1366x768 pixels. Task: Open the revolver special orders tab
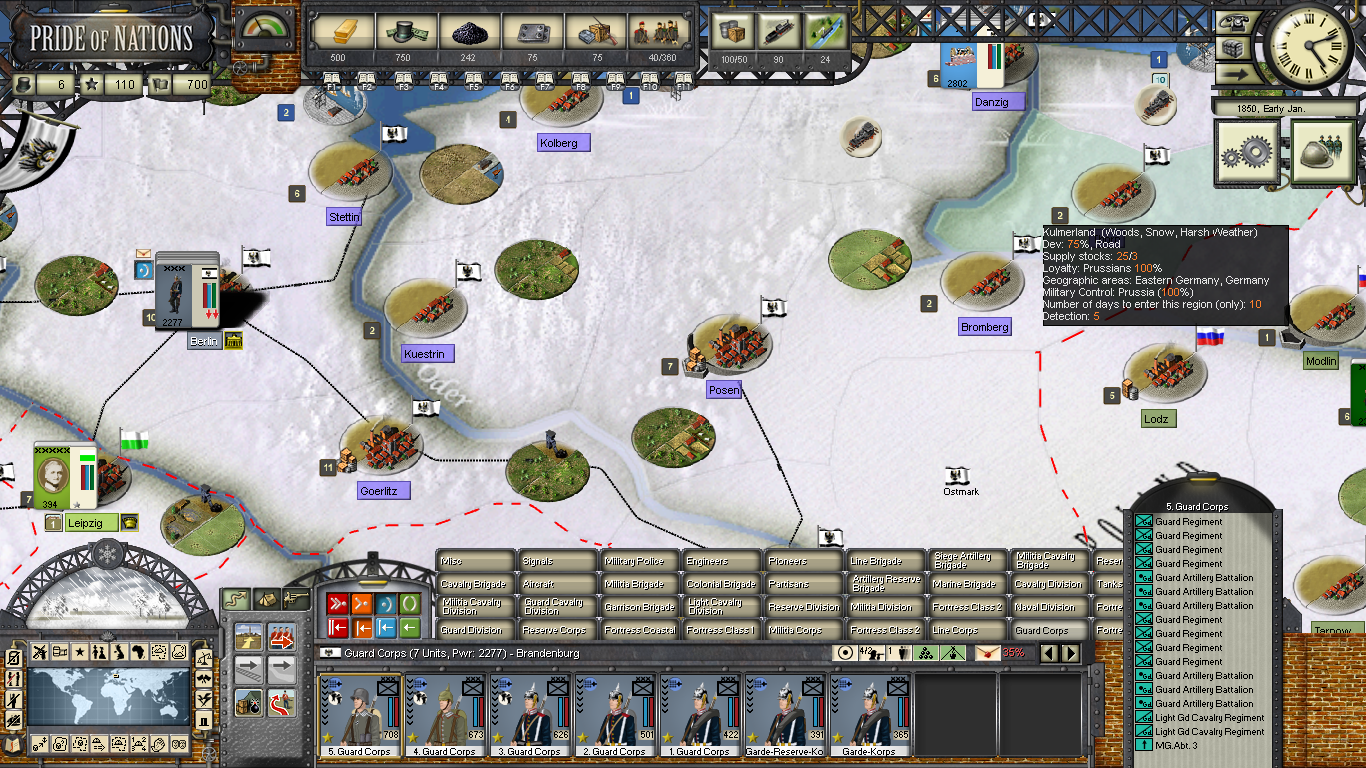pos(297,598)
